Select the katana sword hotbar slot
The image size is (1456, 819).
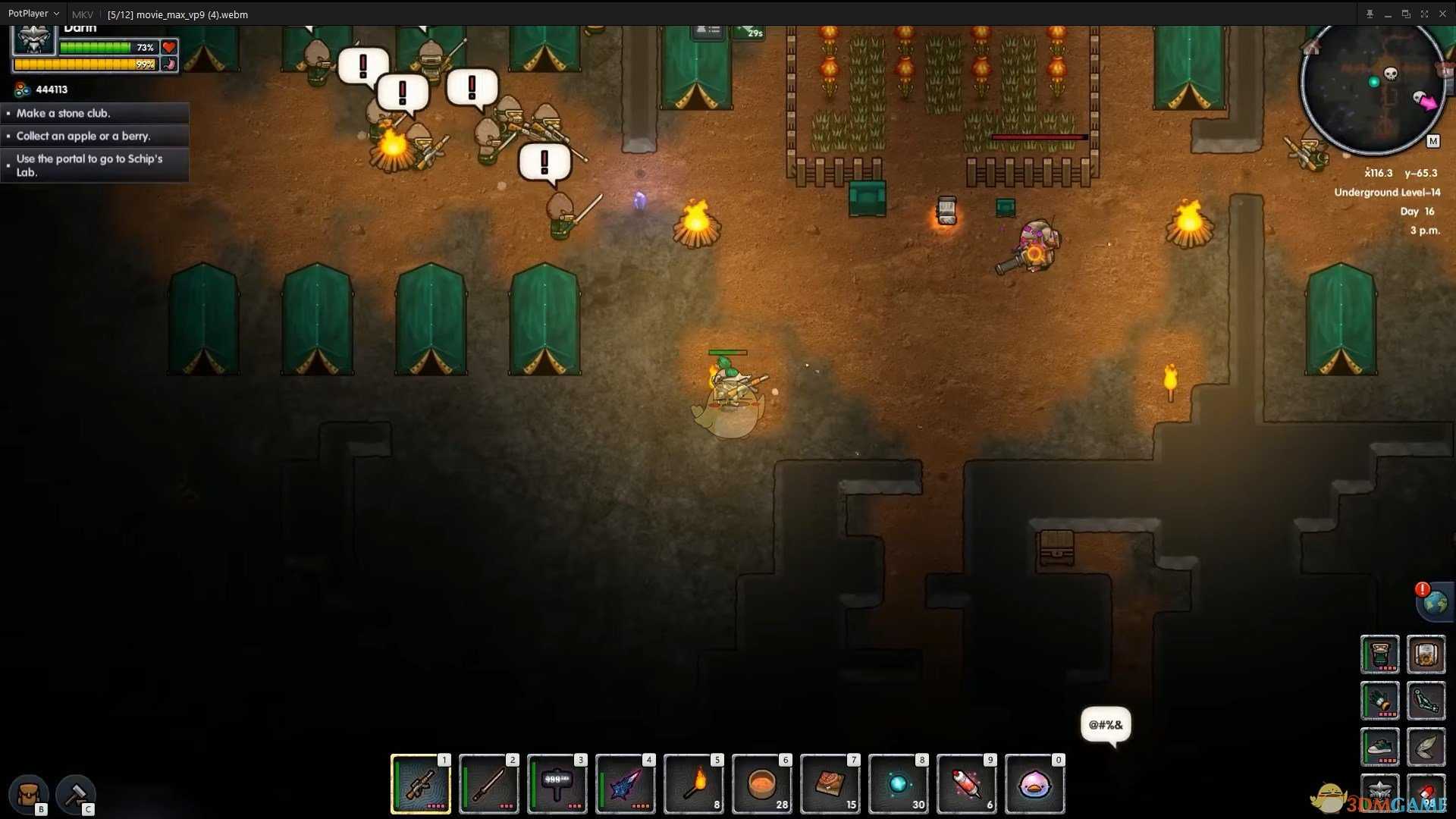point(489,784)
